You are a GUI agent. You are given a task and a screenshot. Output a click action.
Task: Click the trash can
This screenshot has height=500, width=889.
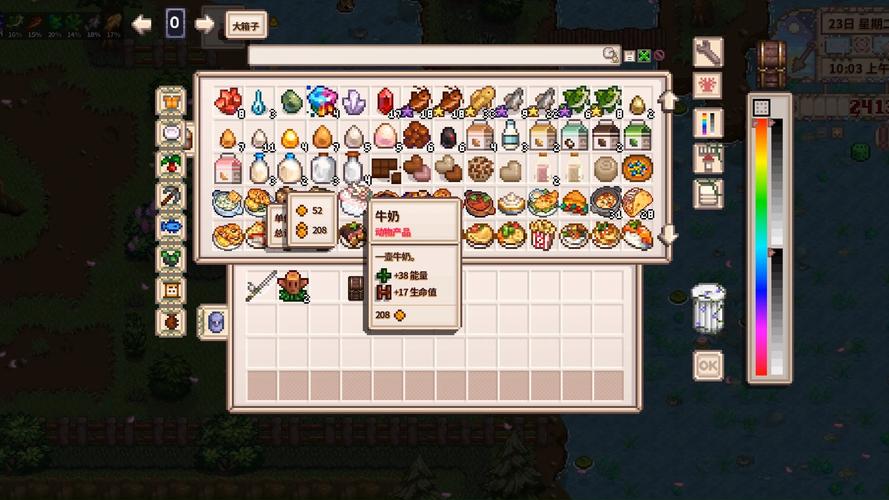click(707, 307)
